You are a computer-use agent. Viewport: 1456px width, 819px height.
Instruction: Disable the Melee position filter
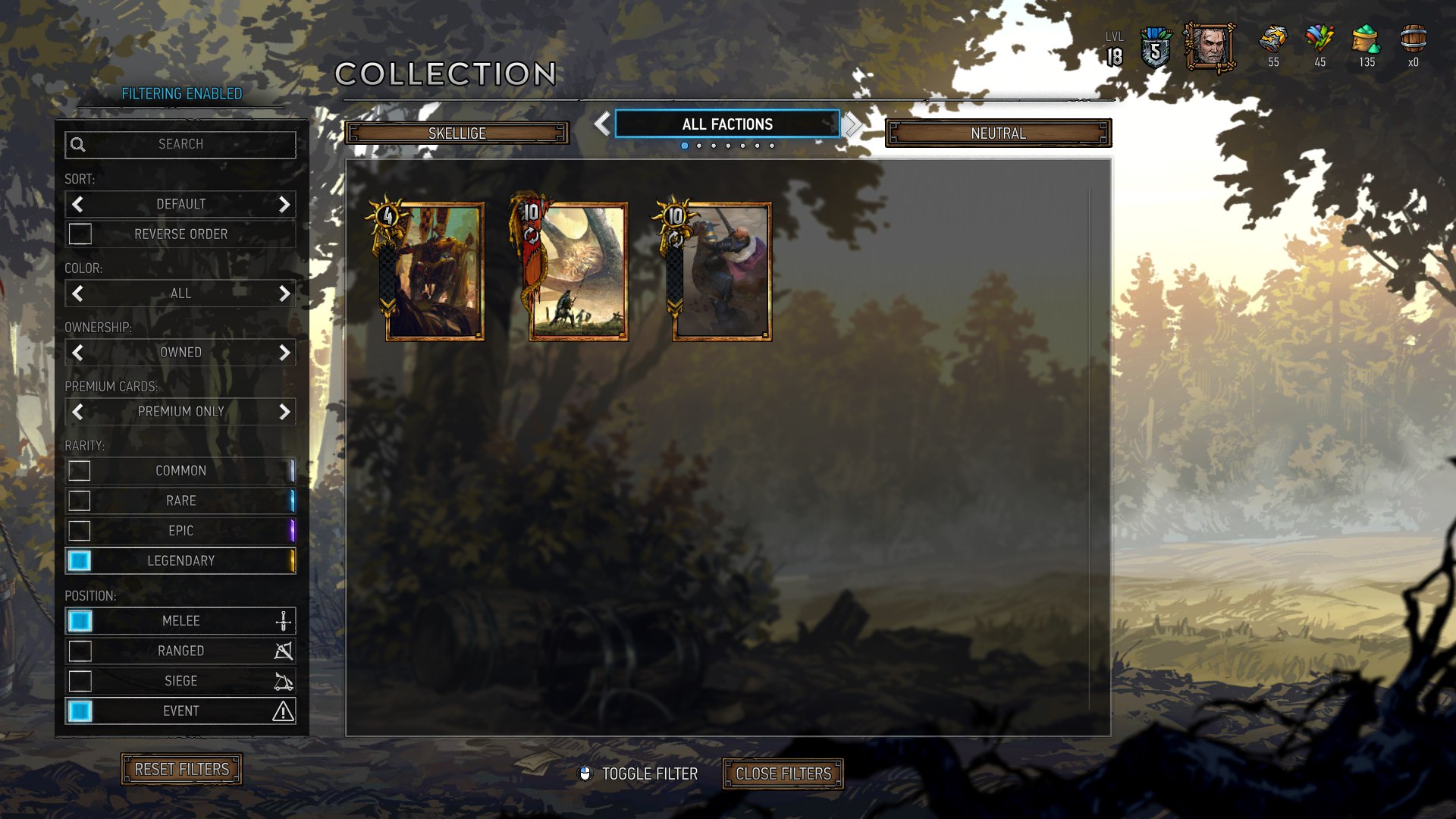80,621
